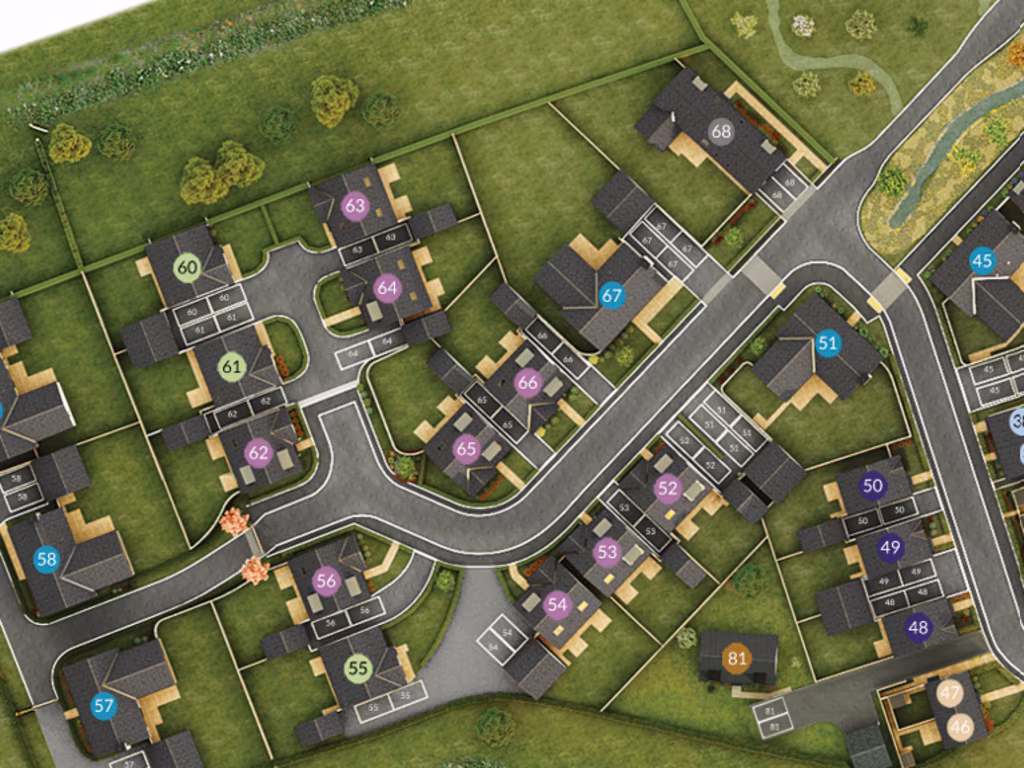Choose plot marker 56

326,580
